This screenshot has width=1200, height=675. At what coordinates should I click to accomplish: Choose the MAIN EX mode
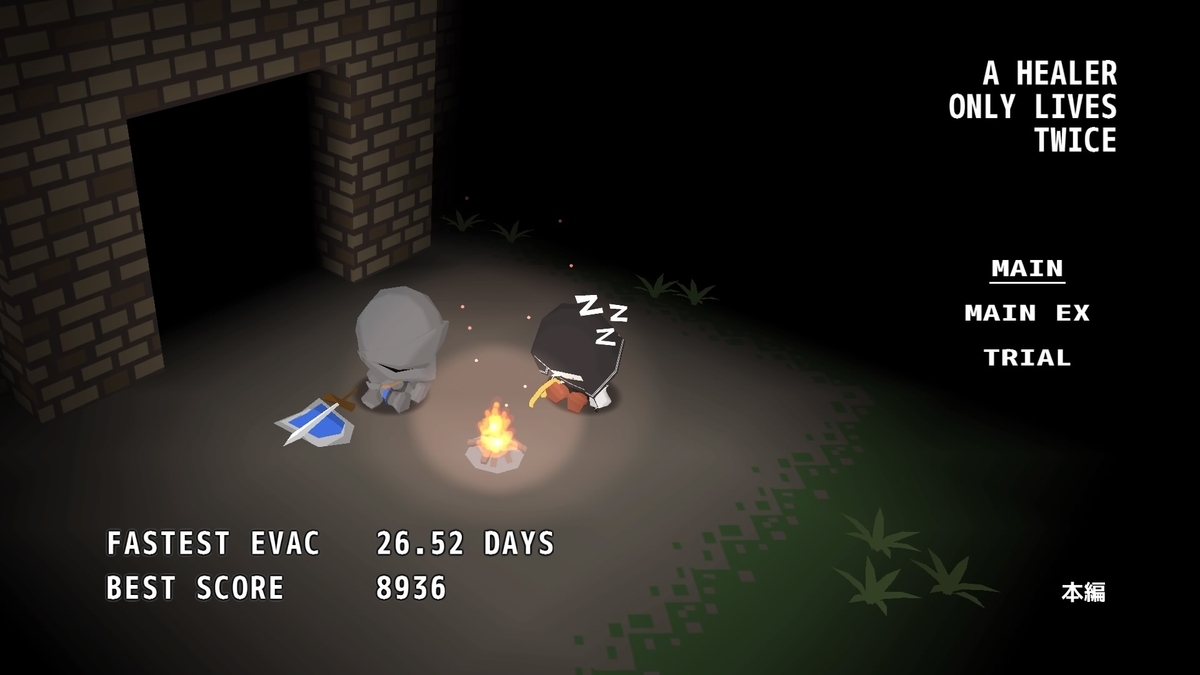tap(1026, 313)
